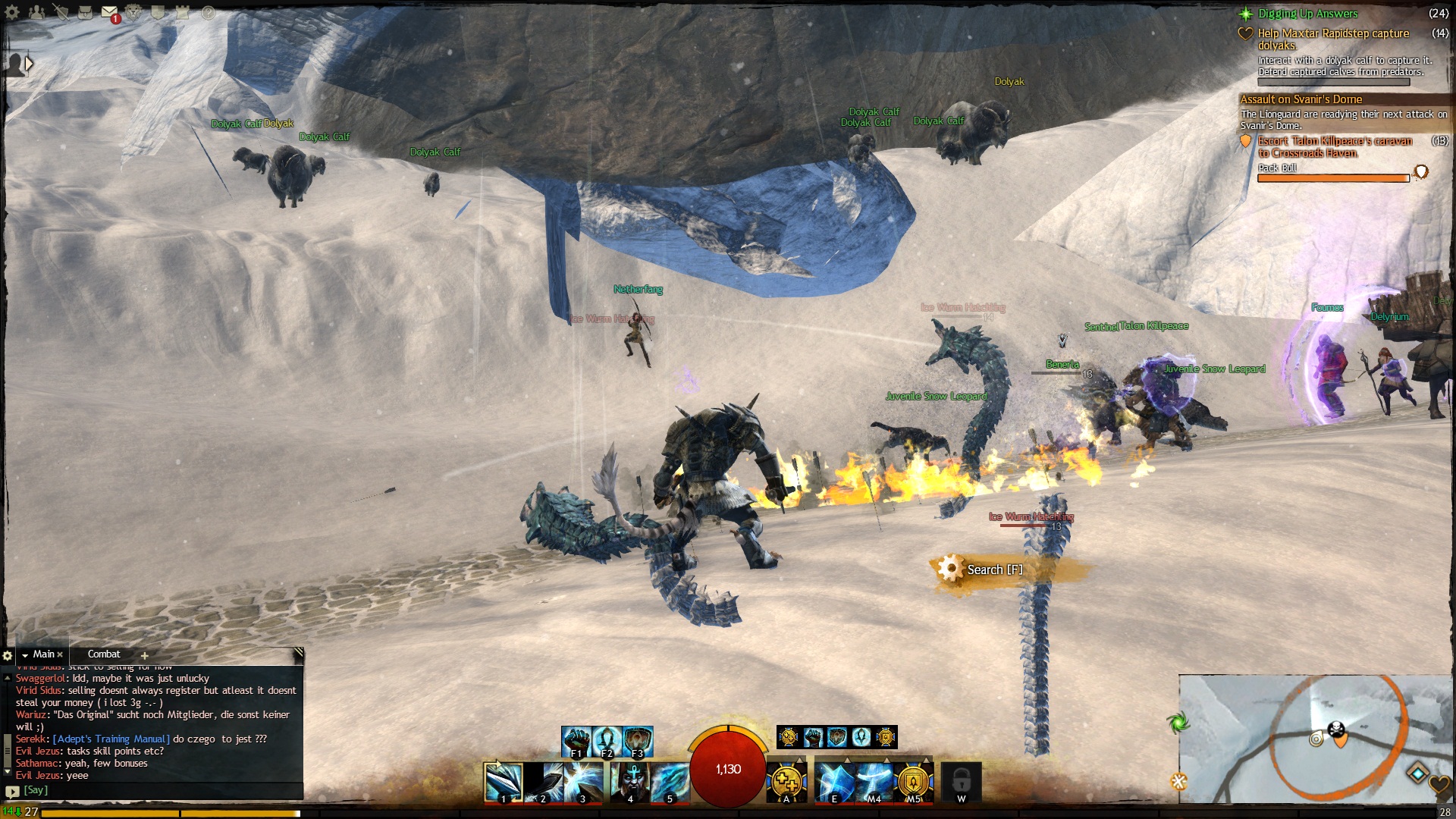This screenshot has height=819, width=1456.
Task: Select the Digging Up Answers objective
Action: click(x=1307, y=14)
